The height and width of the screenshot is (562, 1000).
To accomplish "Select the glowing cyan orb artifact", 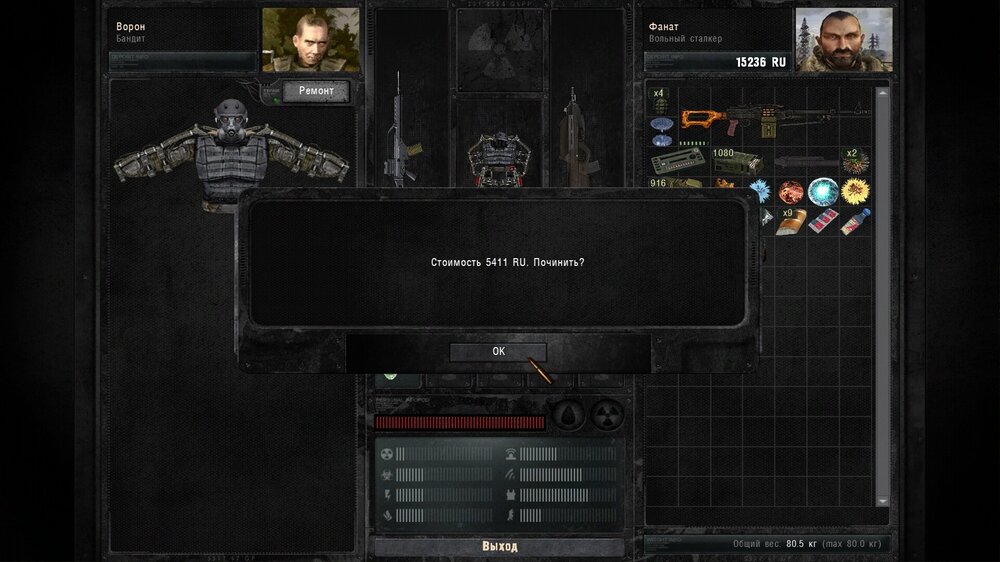I will [823, 190].
